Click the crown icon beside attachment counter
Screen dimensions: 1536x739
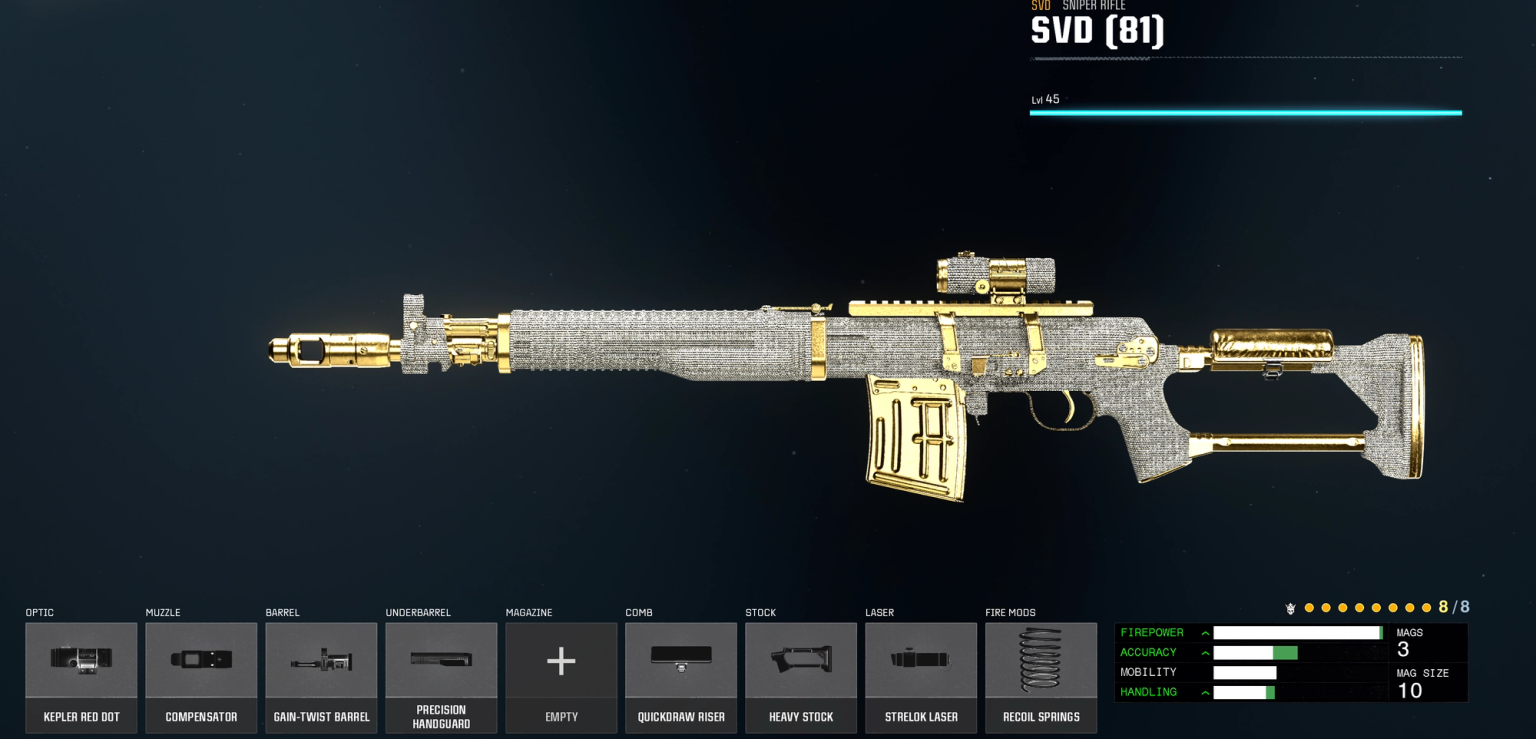coord(1291,607)
